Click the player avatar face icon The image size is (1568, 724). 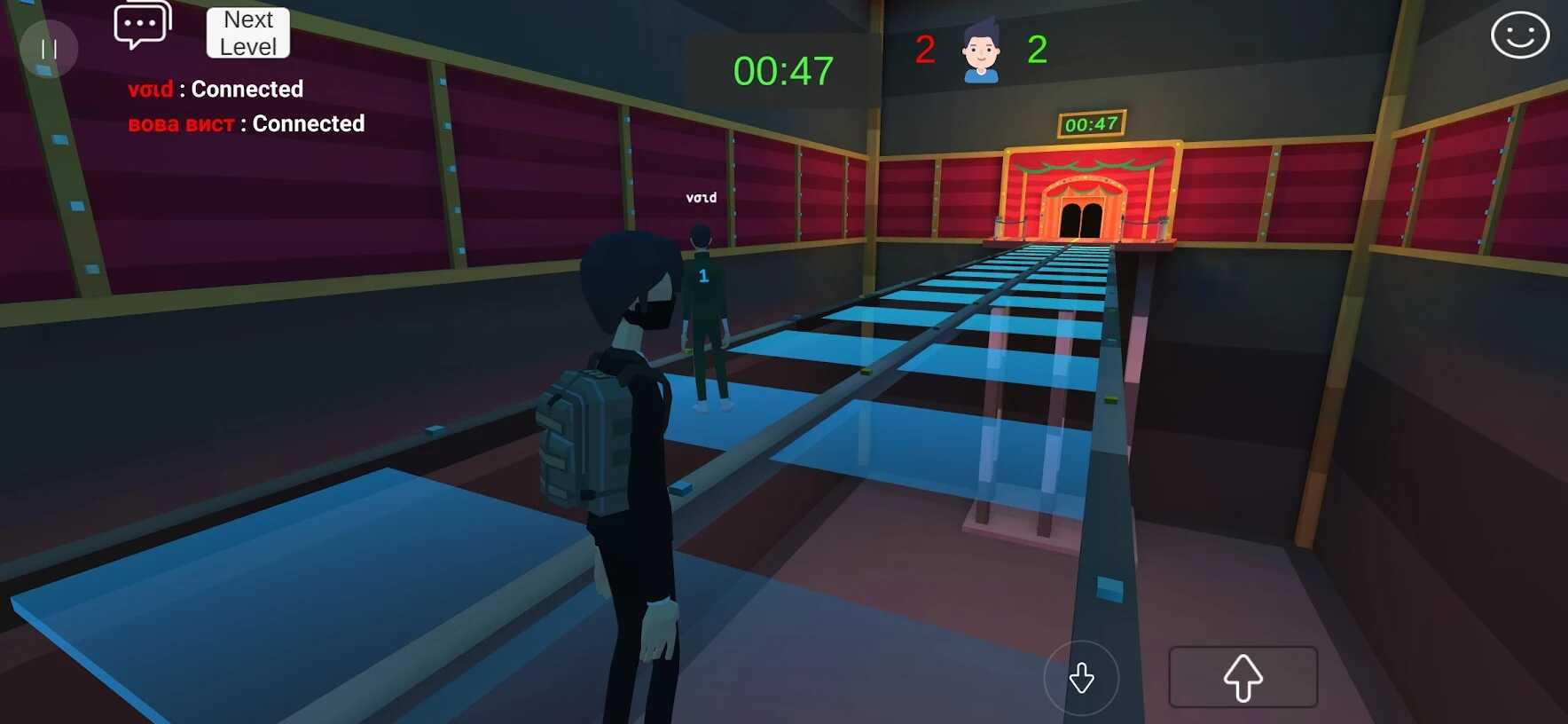pyautogui.click(x=981, y=52)
